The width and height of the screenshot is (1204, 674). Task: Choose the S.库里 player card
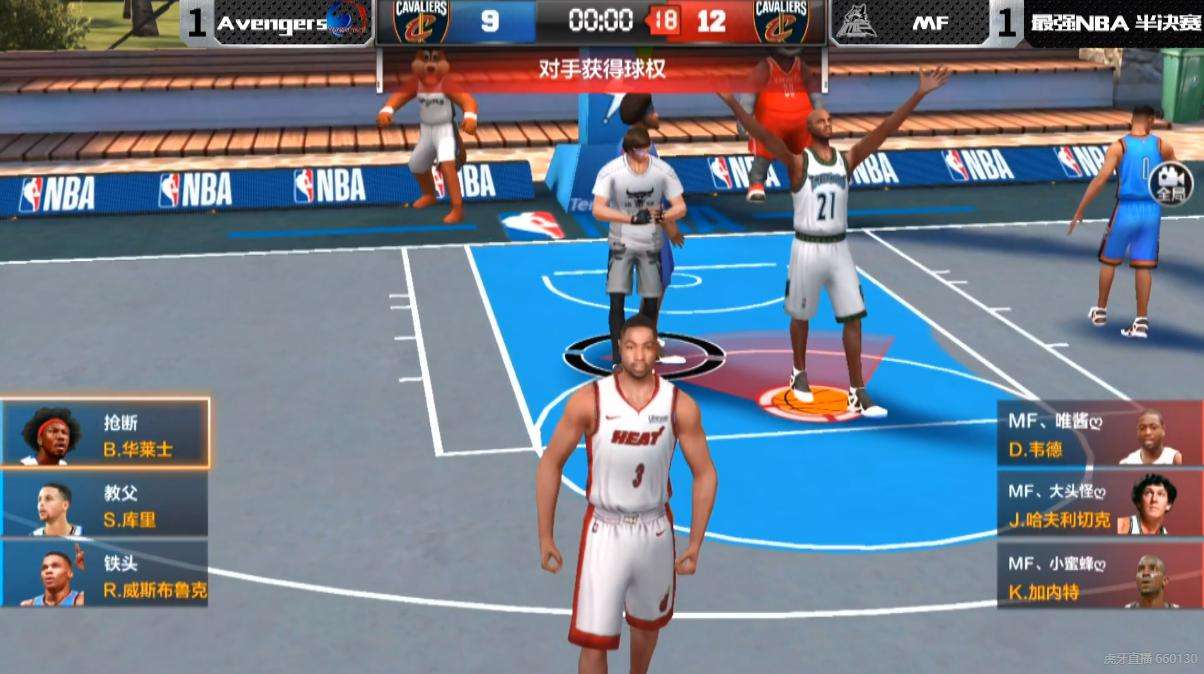pos(105,505)
